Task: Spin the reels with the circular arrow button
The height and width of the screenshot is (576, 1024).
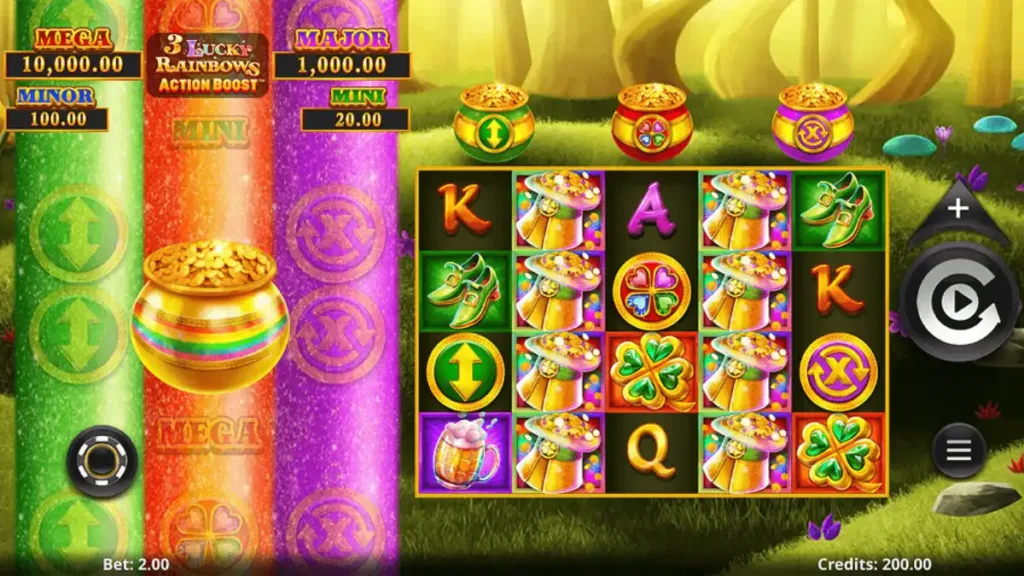Action: [x=958, y=301]
